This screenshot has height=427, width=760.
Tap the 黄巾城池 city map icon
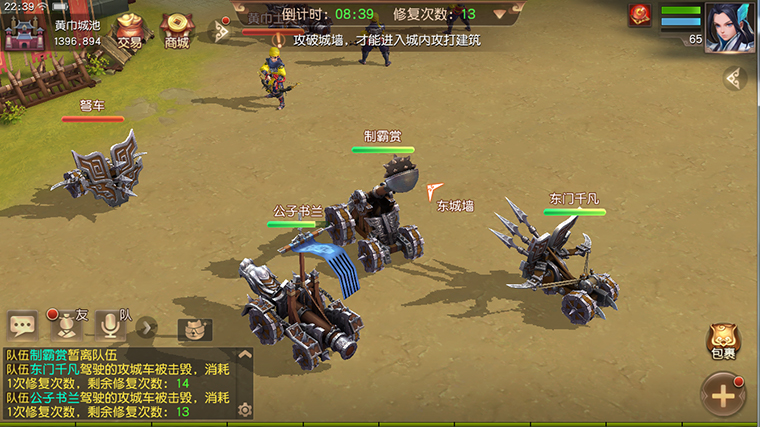tap(24, 30)
